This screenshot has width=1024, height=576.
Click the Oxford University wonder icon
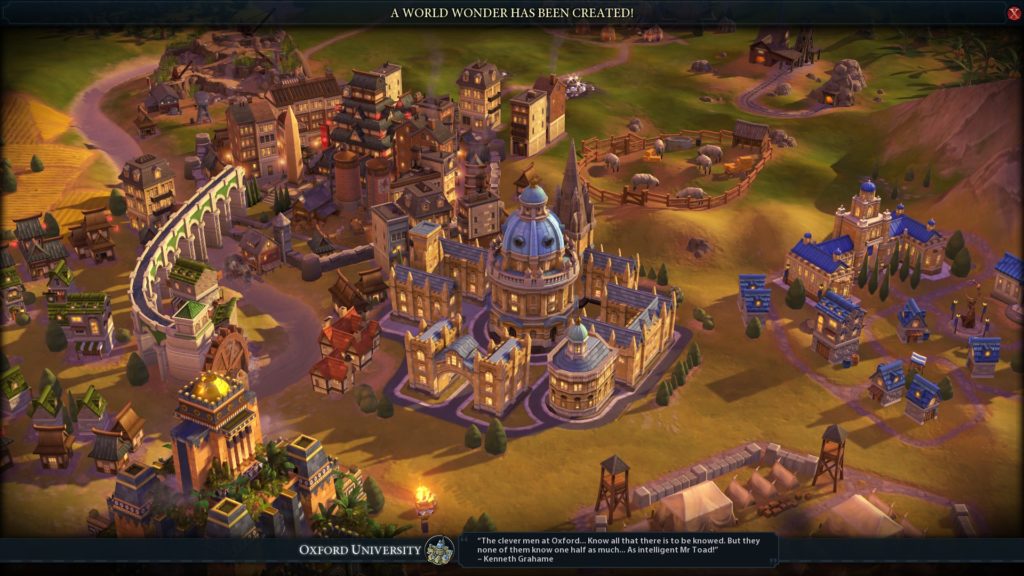439,550
